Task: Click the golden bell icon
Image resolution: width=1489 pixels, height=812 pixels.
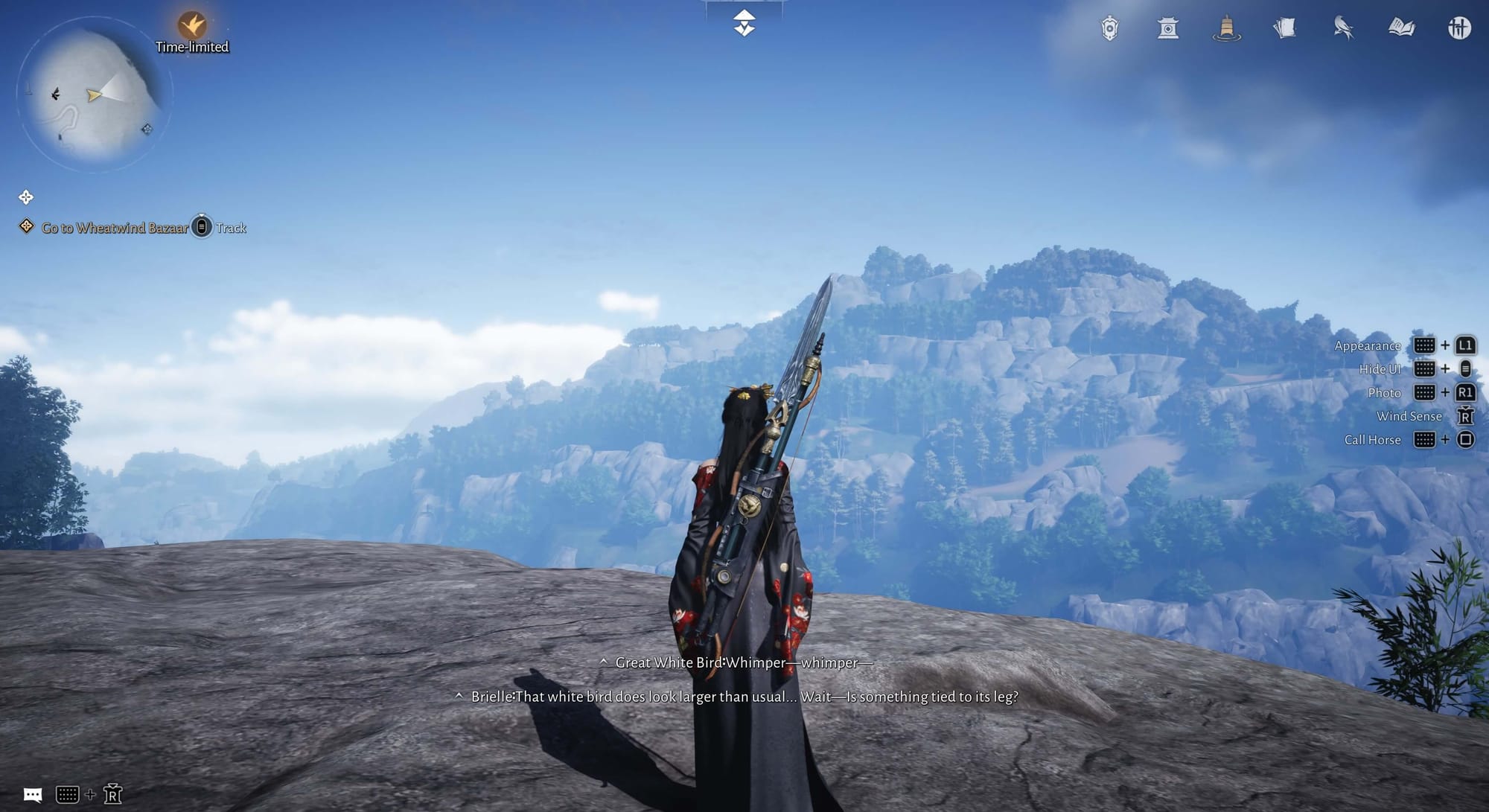Action: [1226, 29]
